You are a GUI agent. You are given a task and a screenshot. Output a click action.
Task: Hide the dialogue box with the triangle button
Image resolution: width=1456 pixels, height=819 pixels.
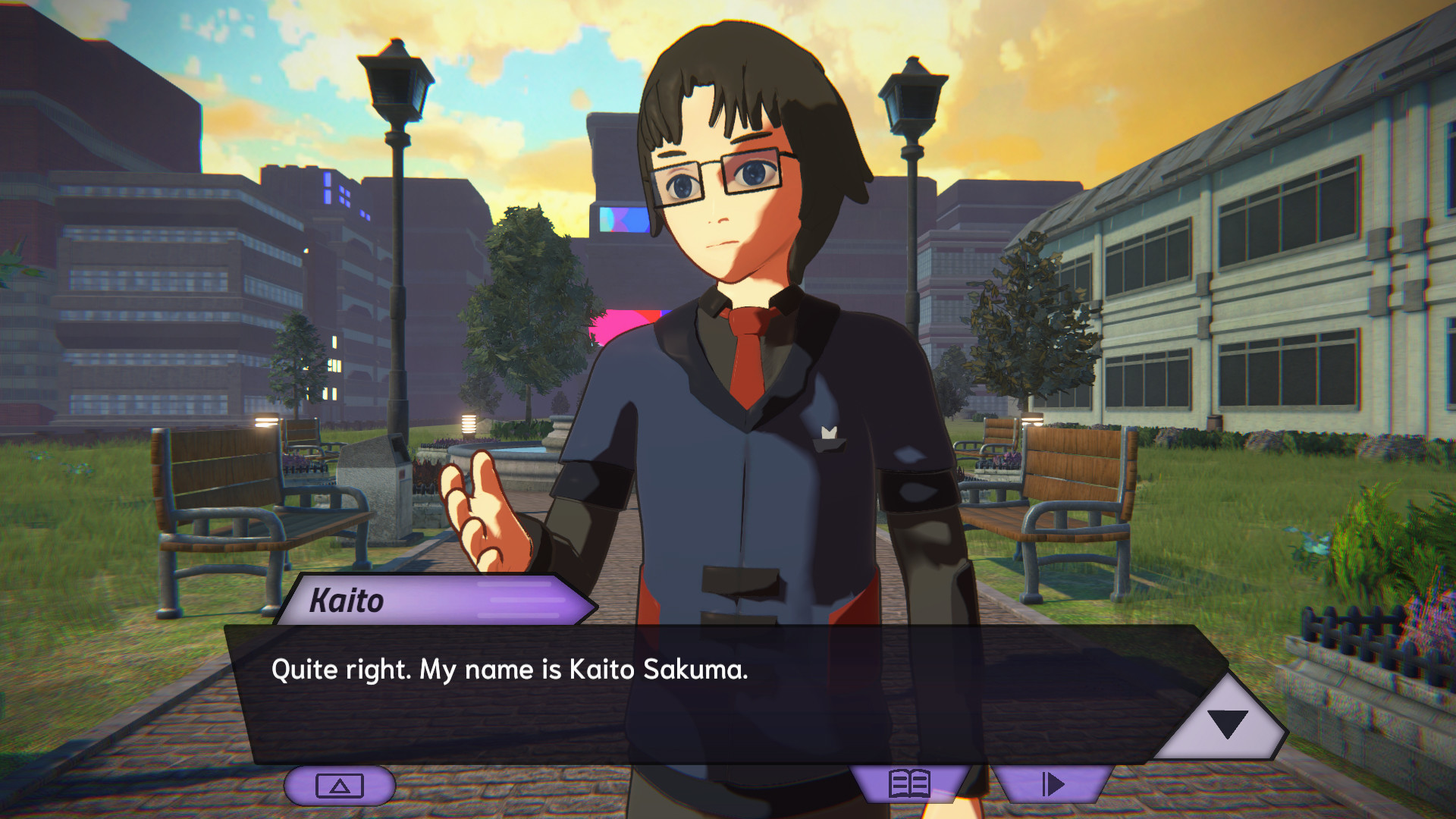pyautogui.click(x=339, y=786)
